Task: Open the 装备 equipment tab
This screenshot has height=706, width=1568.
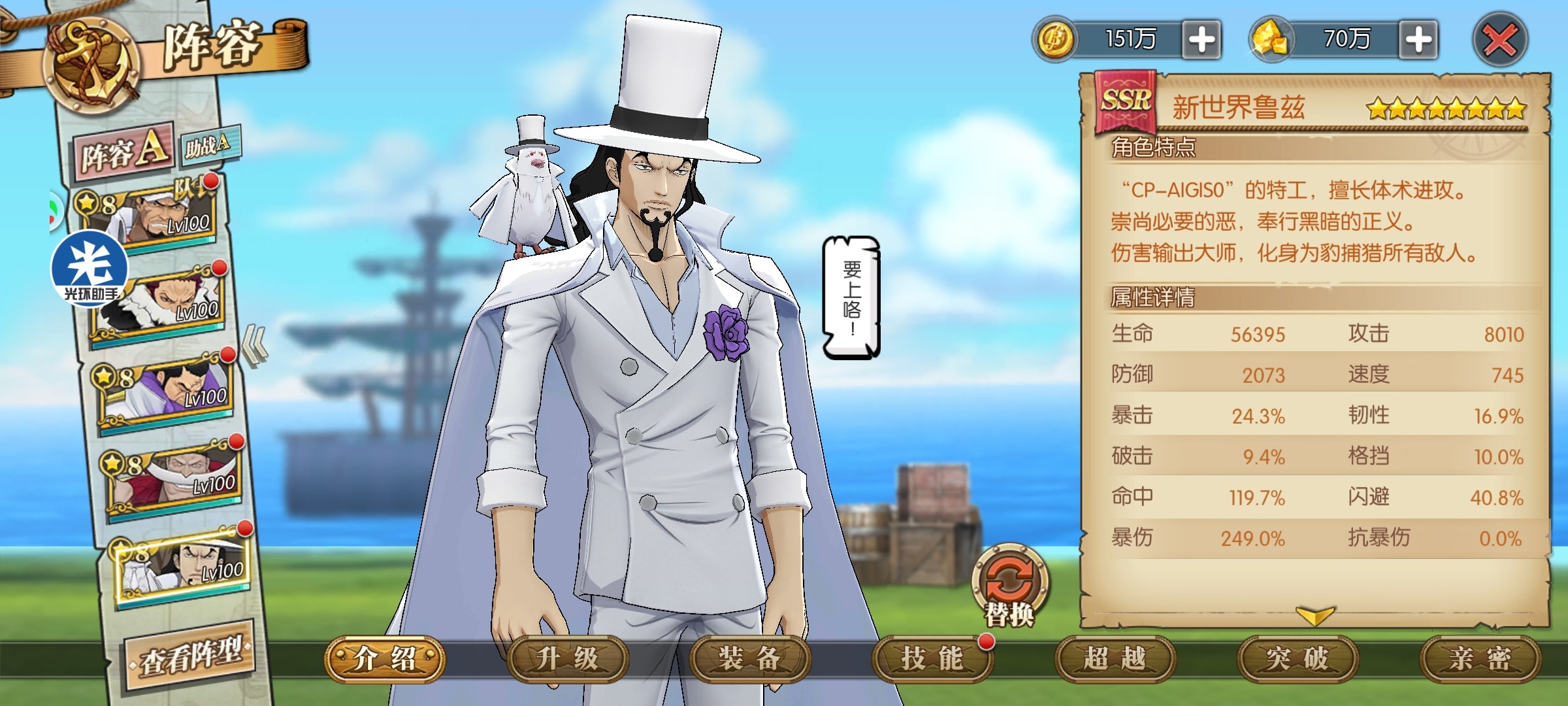Action: coord(749,659)
